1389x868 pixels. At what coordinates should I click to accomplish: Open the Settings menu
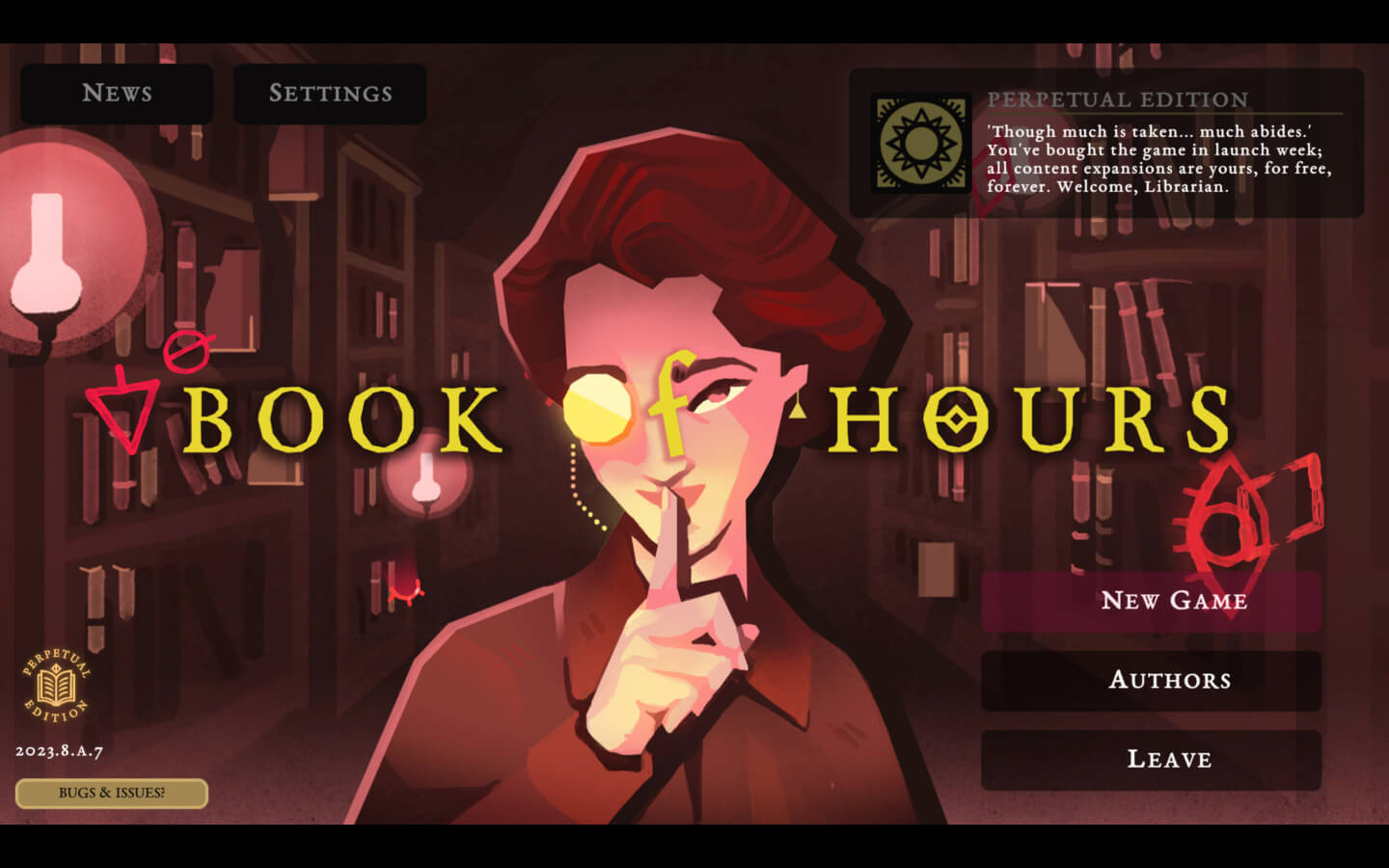[329, 94]
